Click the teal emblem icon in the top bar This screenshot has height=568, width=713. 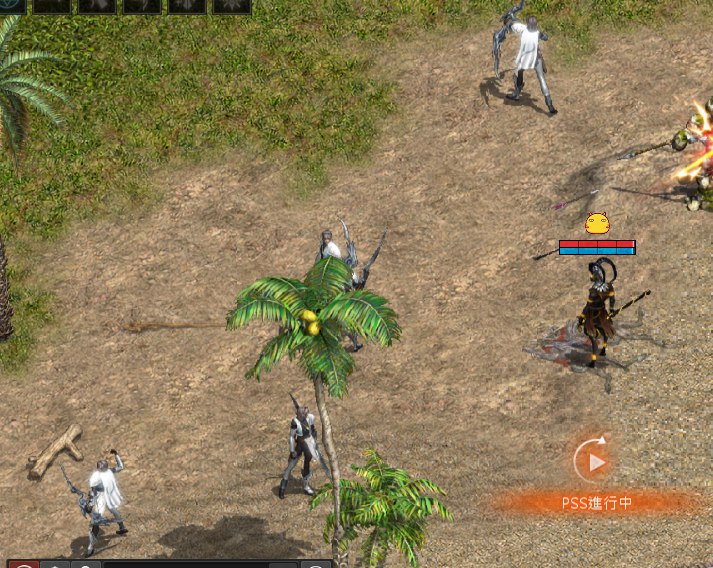(x=12, y=5)
